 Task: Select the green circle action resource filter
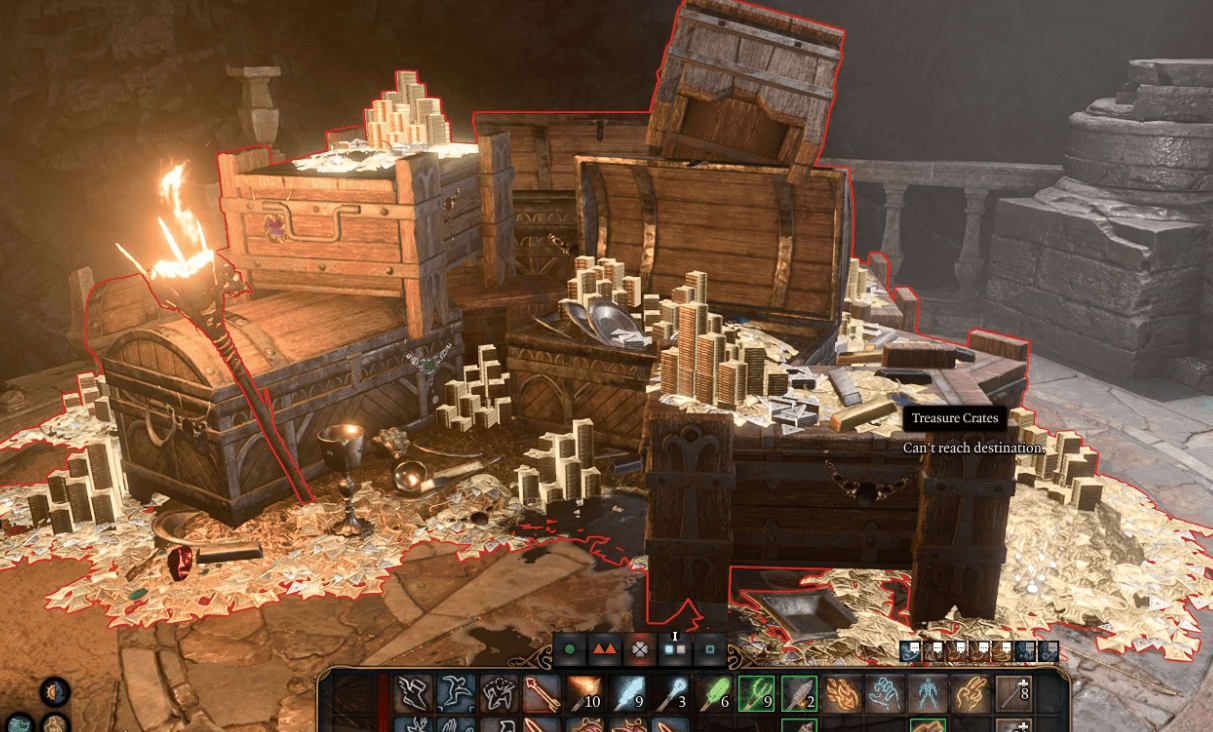(x=570, y=649)
